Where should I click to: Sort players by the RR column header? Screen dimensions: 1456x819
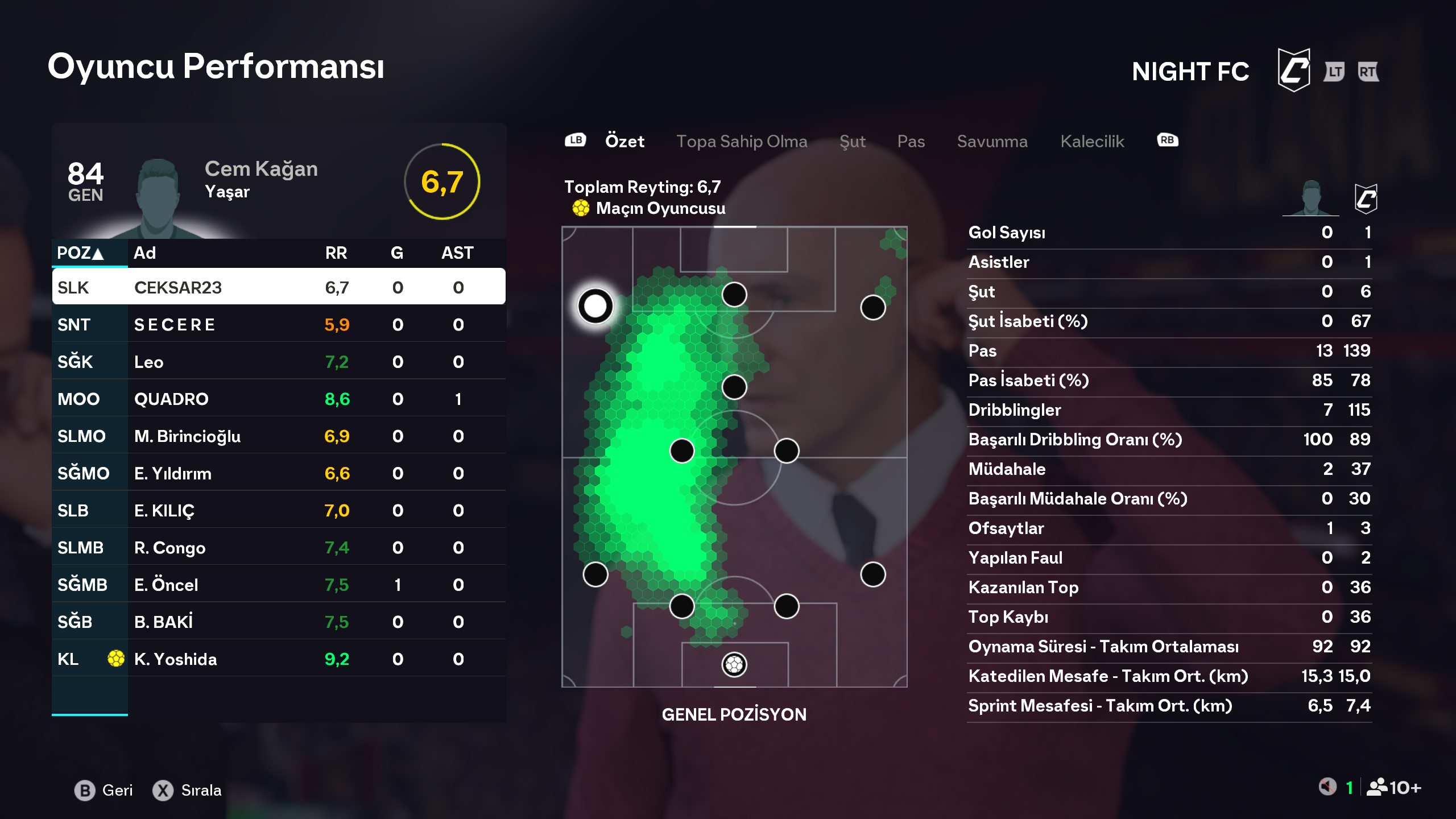(x=336, y=253)
